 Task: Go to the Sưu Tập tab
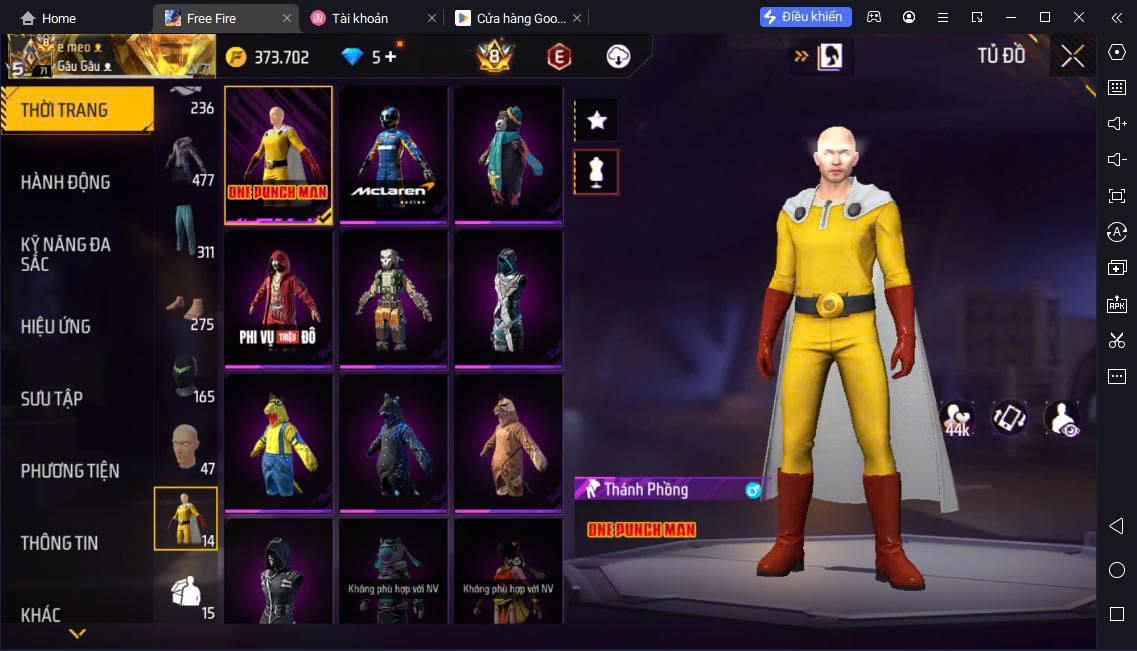52,398
